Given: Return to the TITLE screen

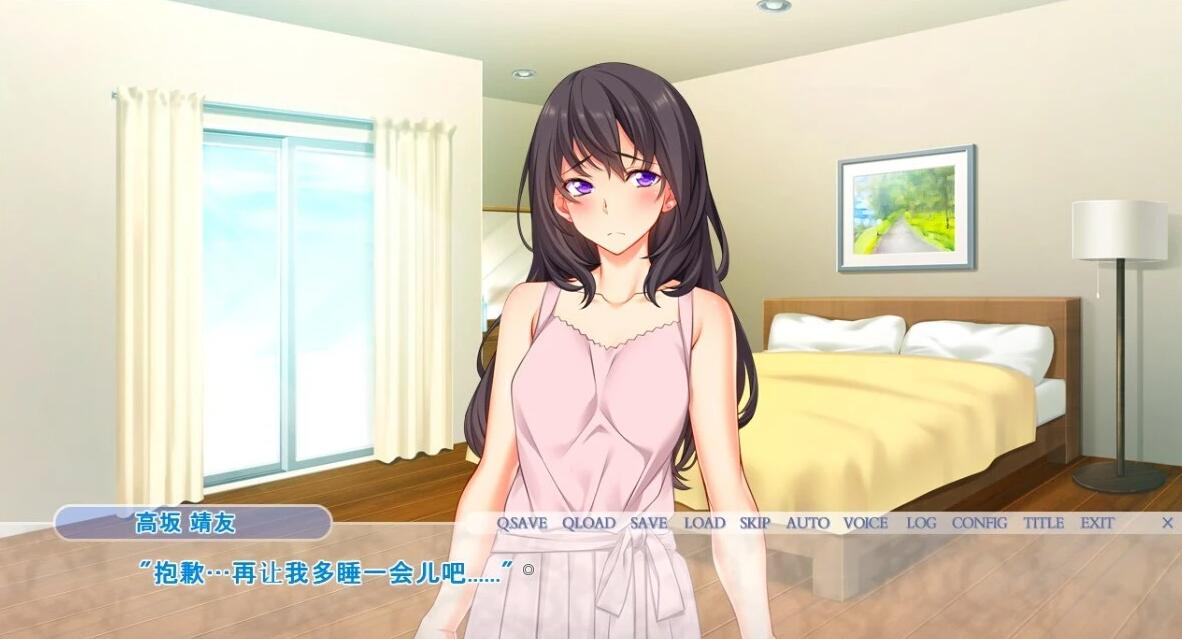Looking at the screenshot, I should tap(1043, 523).
